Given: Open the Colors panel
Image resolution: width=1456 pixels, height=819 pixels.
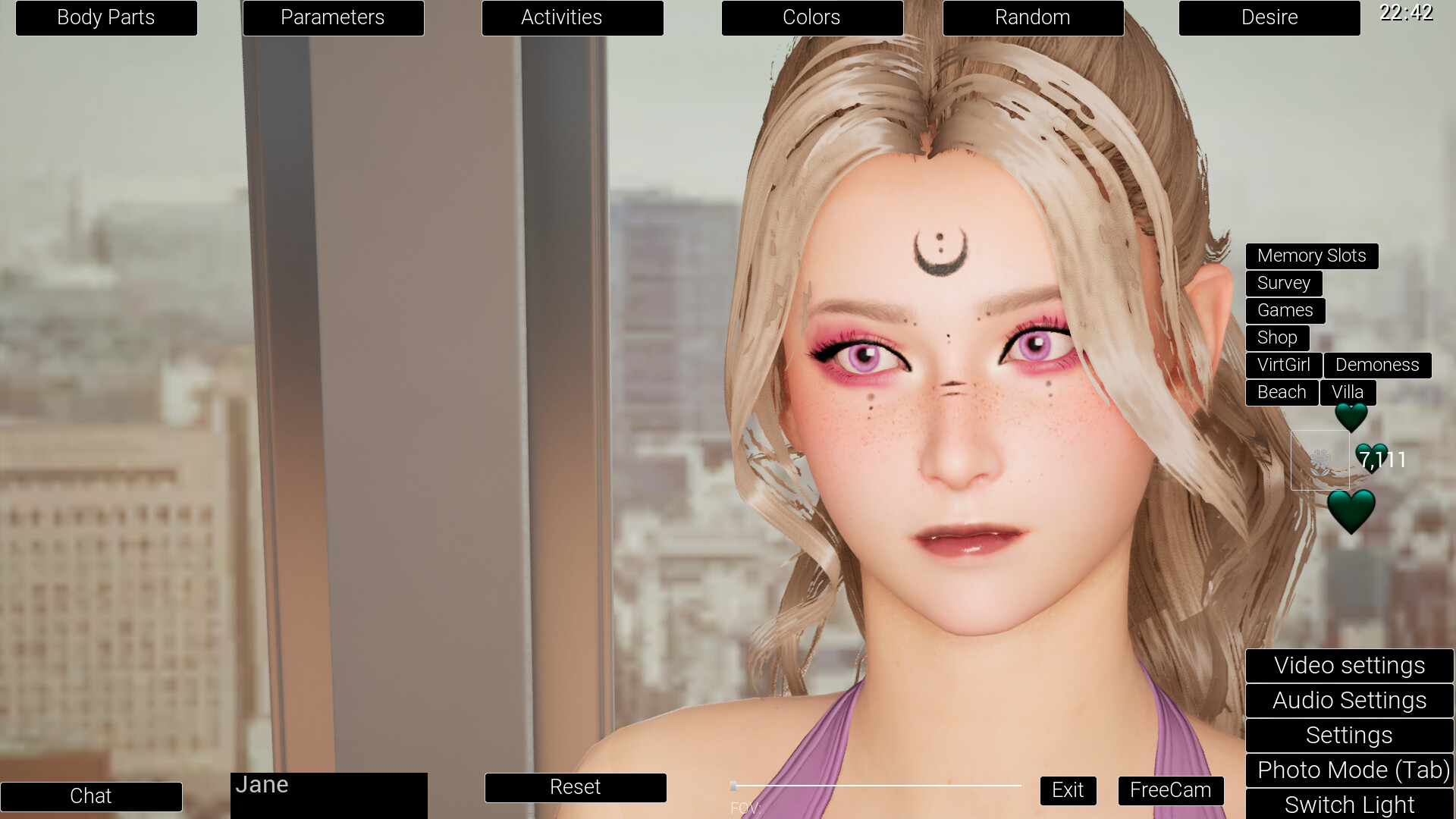Looking at the screenshot, I should coord(811,17).
